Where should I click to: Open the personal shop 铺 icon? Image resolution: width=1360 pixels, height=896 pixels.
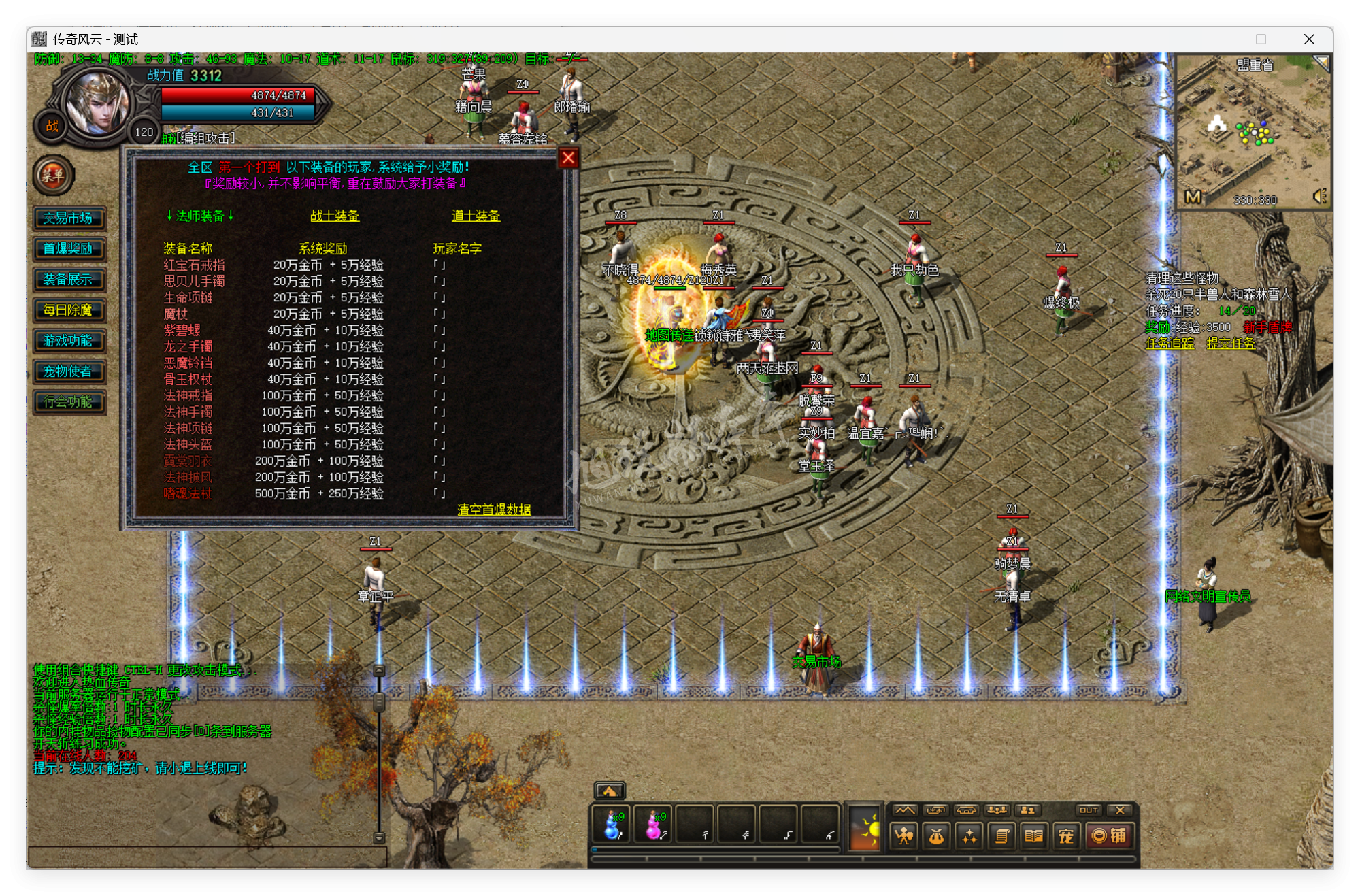point(1112,835)
